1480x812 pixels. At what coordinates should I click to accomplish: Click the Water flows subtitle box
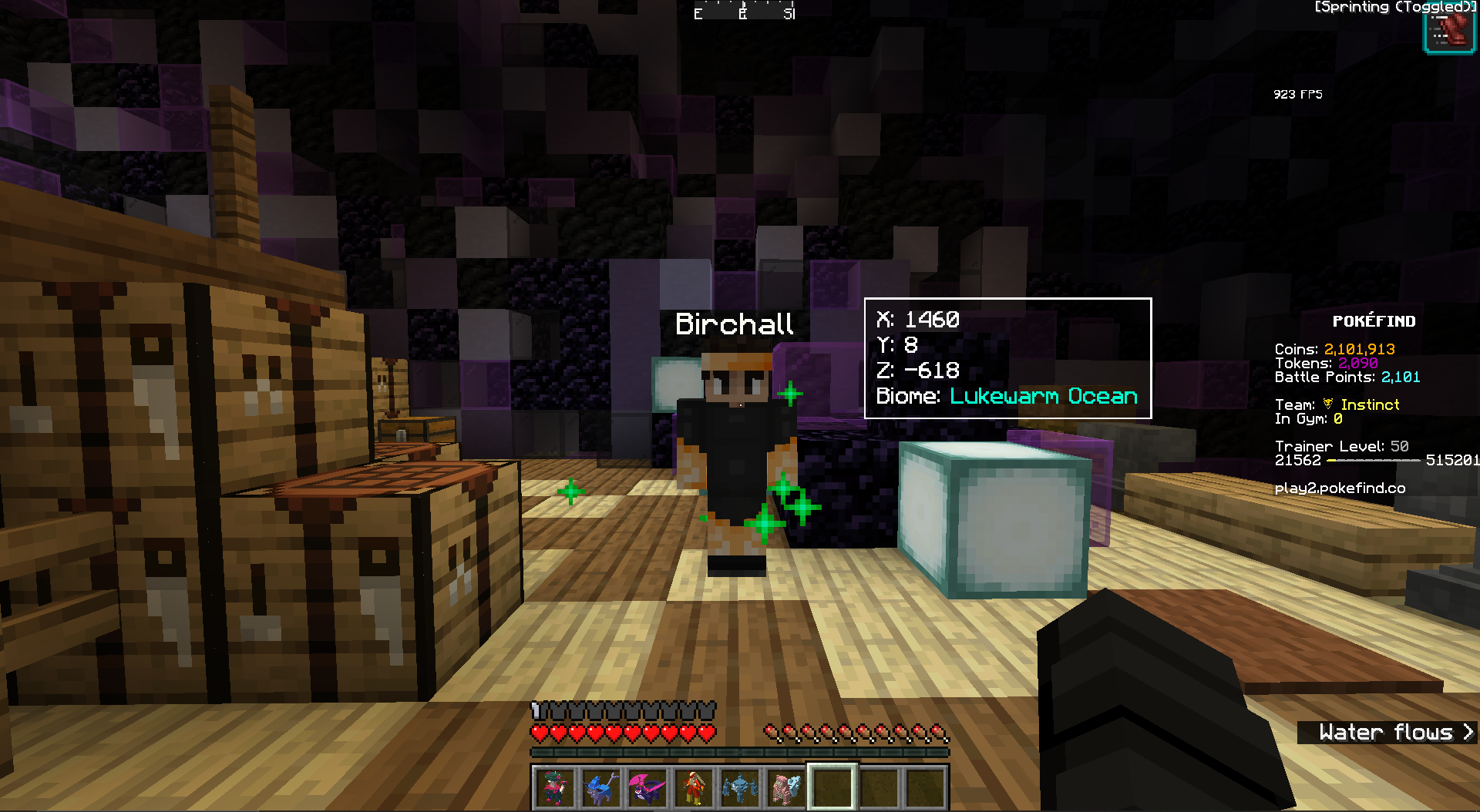click(1387, 732)
